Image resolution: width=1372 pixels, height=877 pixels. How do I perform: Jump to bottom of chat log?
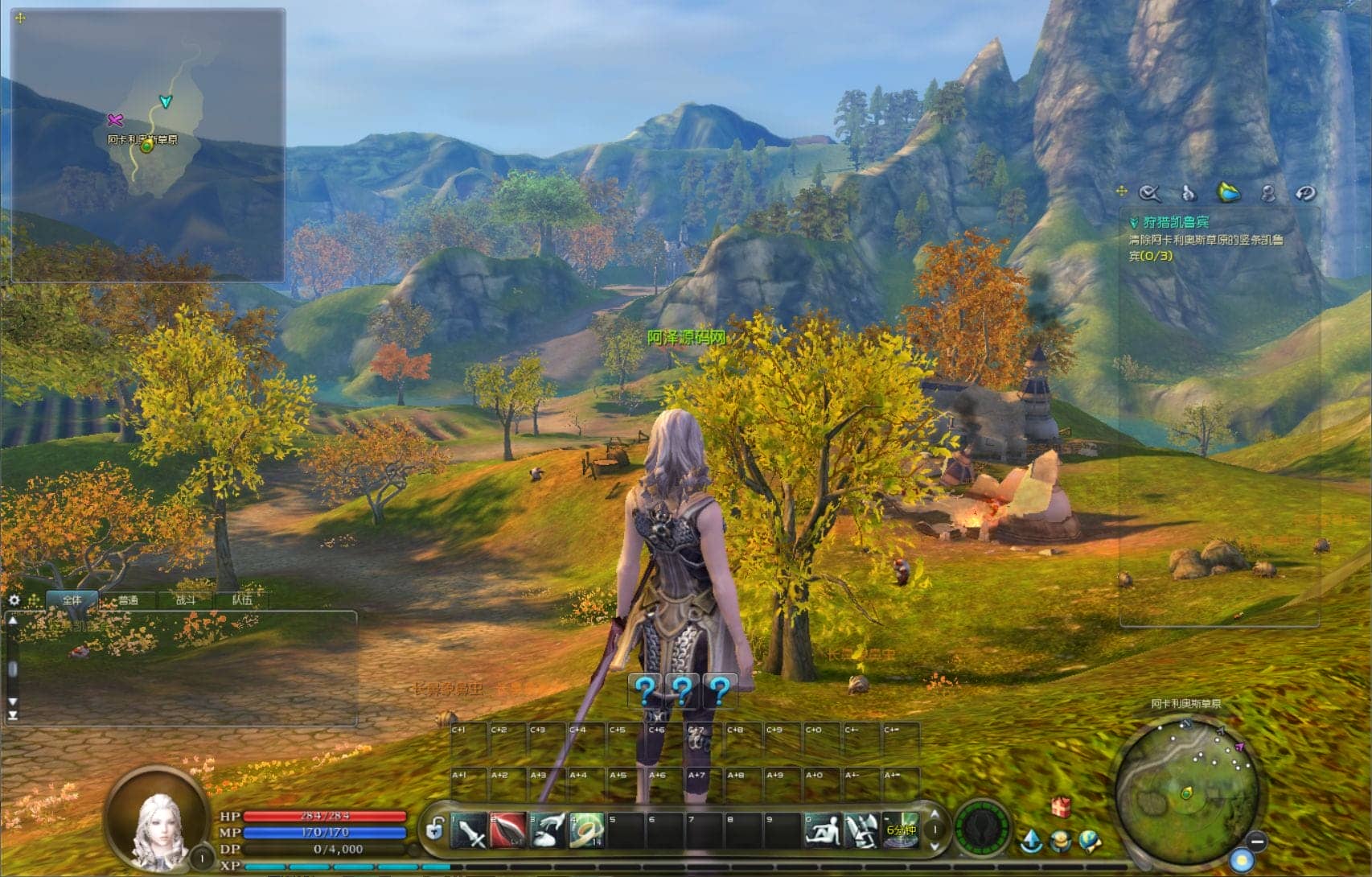13,714
